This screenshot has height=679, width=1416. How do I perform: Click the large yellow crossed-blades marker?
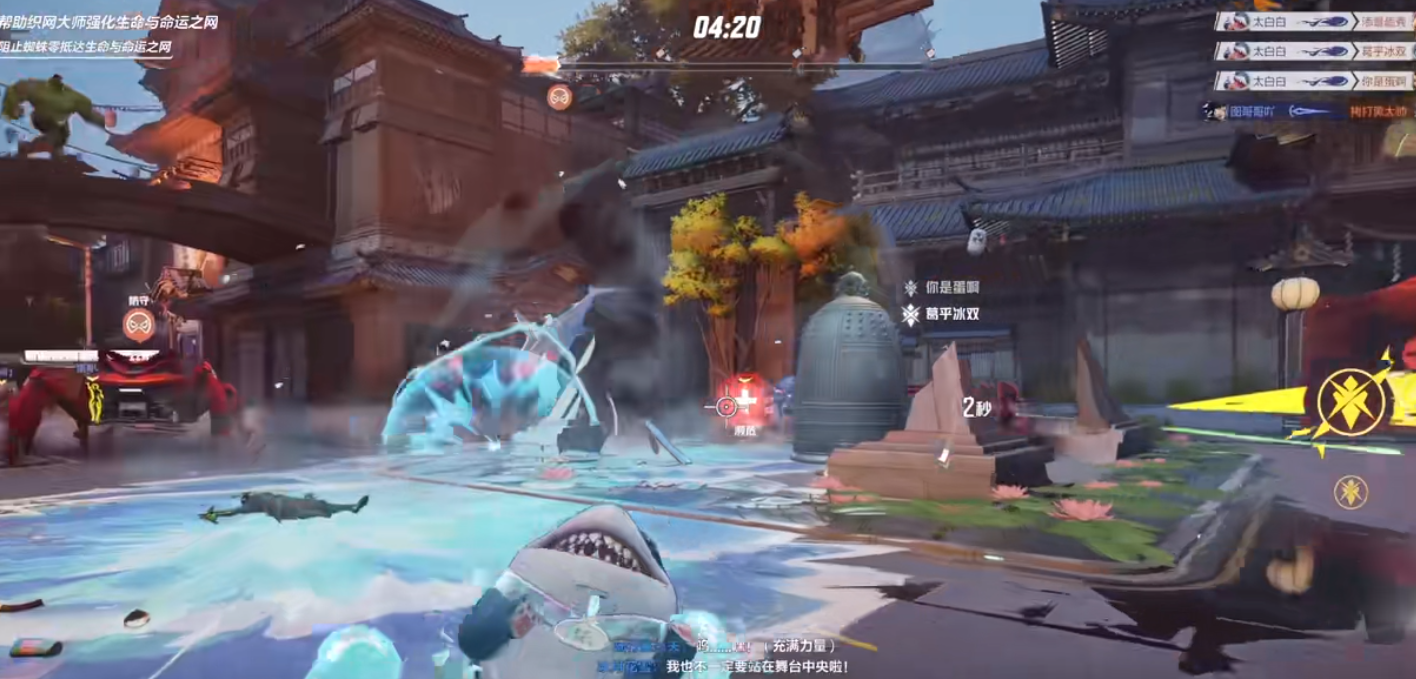coord(1351,402)
